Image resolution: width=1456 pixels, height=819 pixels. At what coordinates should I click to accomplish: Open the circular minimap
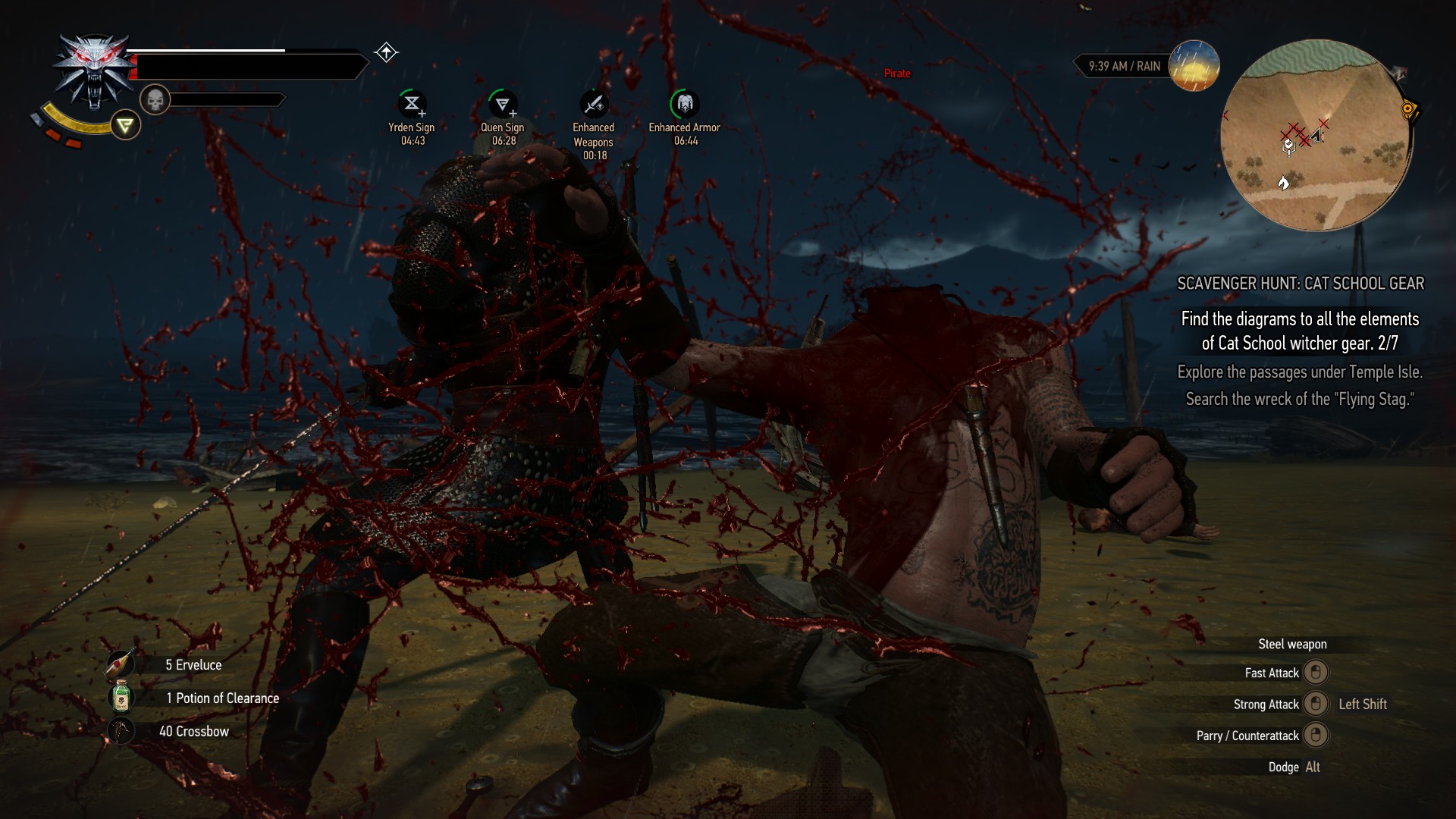click(x=1316, y=136)
